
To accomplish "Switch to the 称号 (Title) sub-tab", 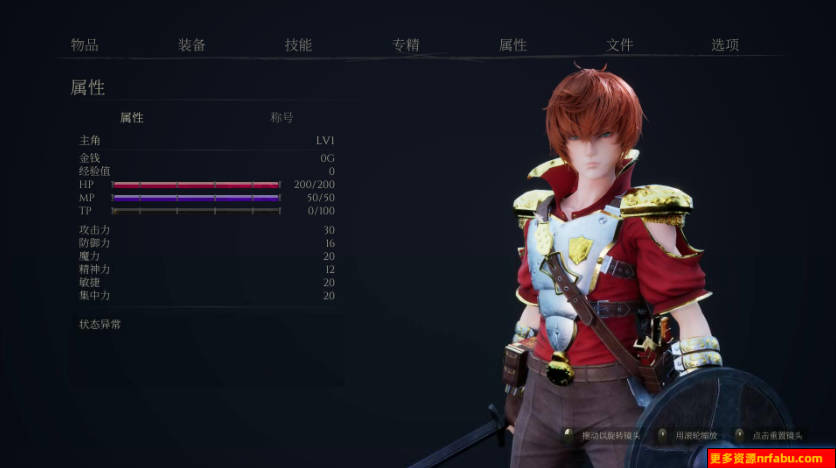I will coord(282,117).
